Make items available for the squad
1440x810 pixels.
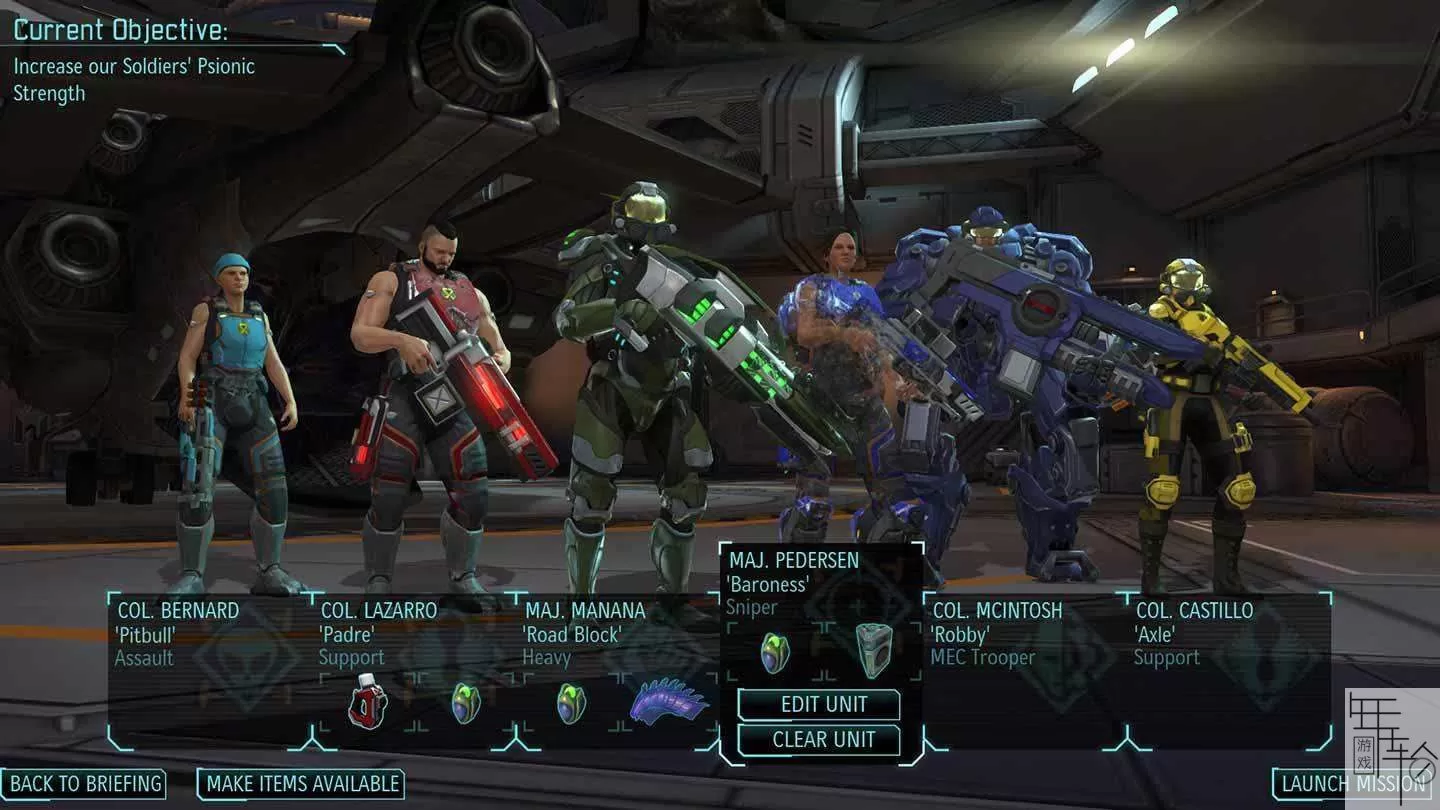click(x=301, y=784)
